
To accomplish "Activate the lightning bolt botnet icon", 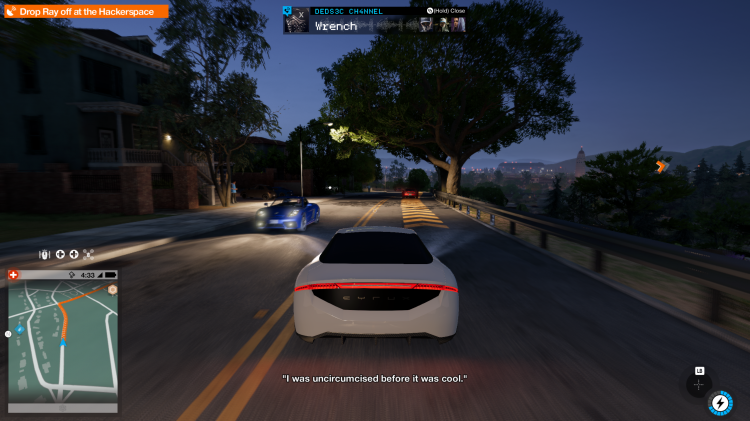I will coord(719,403).
